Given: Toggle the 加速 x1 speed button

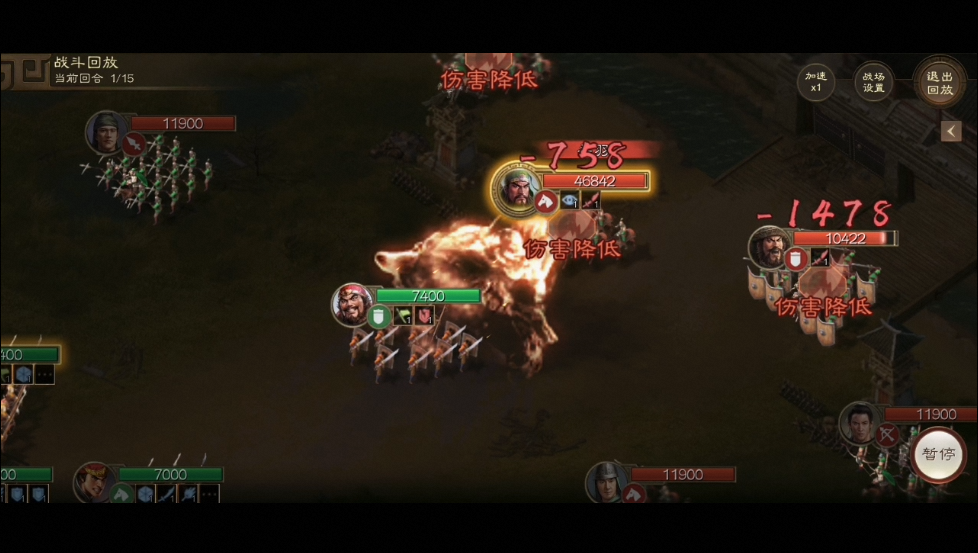Looking at the screenshot, I should [x=815, y=81].
